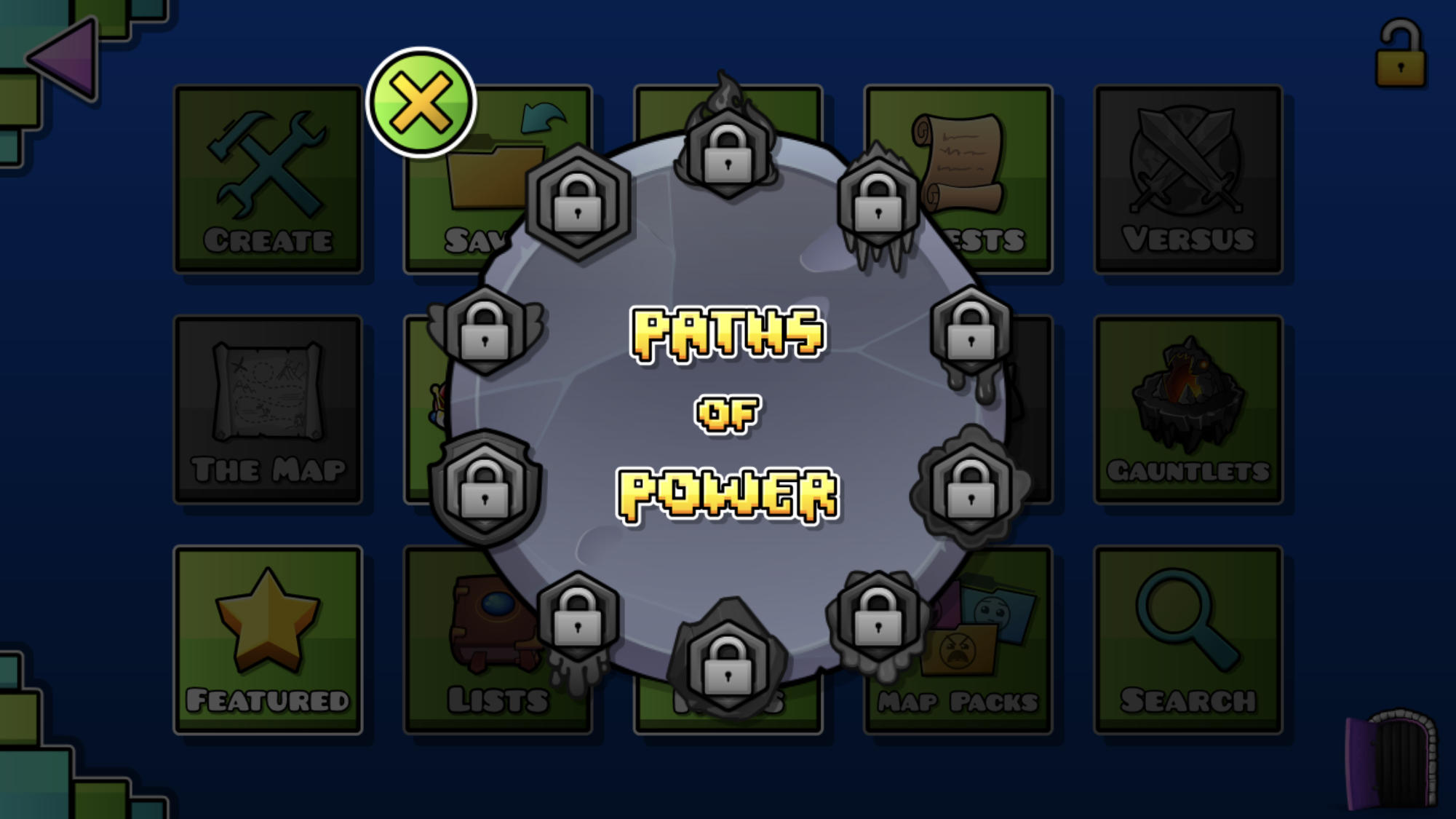The width and height of the screenshot is (1456, 819).
Task: Open Featured levels via the star icon
Action: click(269, 637)
